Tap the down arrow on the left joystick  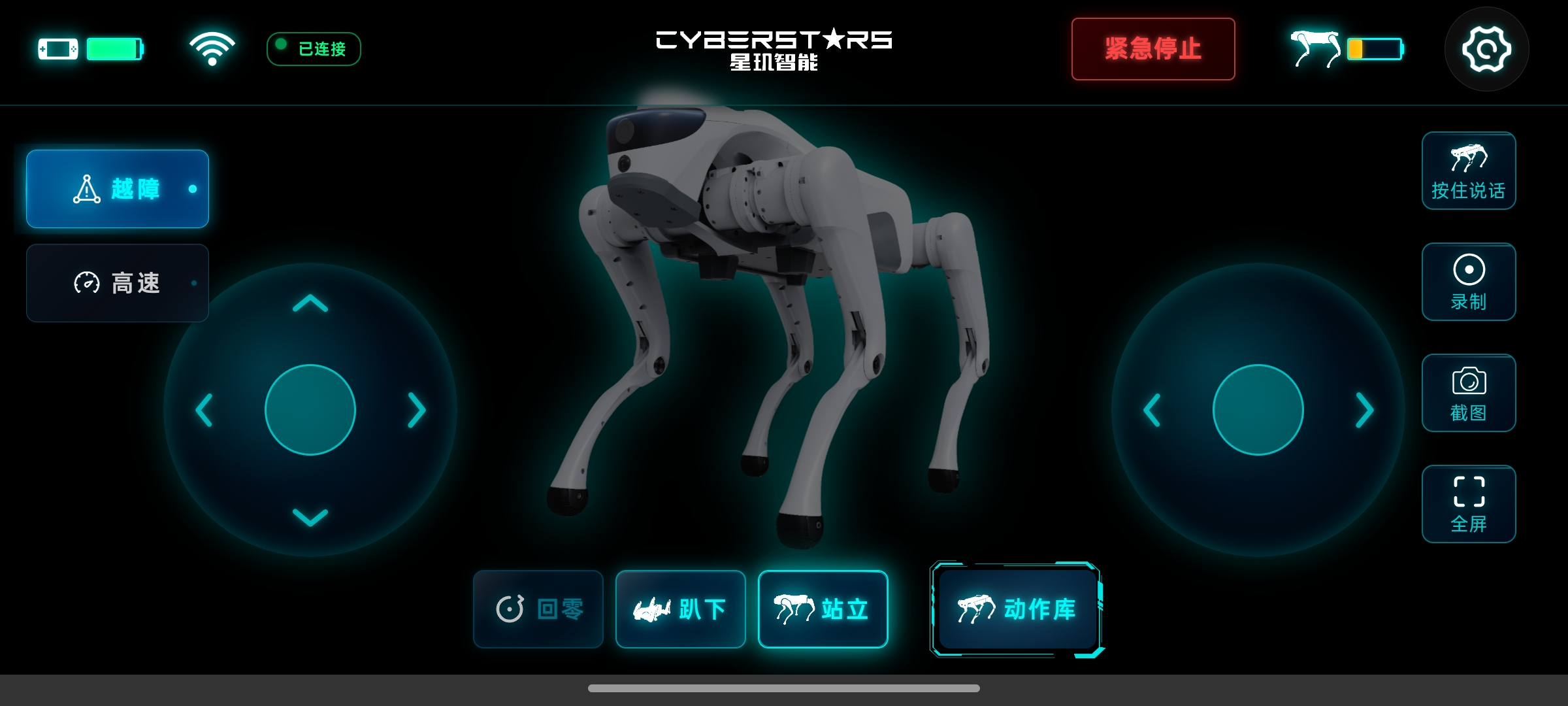point(310,517)
